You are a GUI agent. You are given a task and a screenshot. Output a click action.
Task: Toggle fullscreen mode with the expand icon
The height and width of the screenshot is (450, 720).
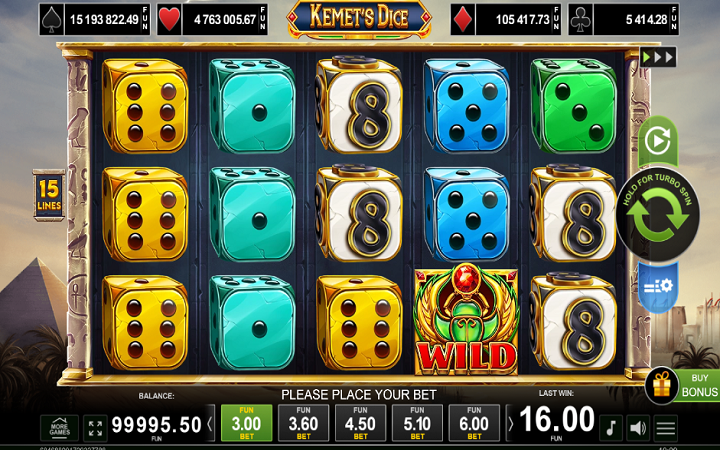click(95, 428)
